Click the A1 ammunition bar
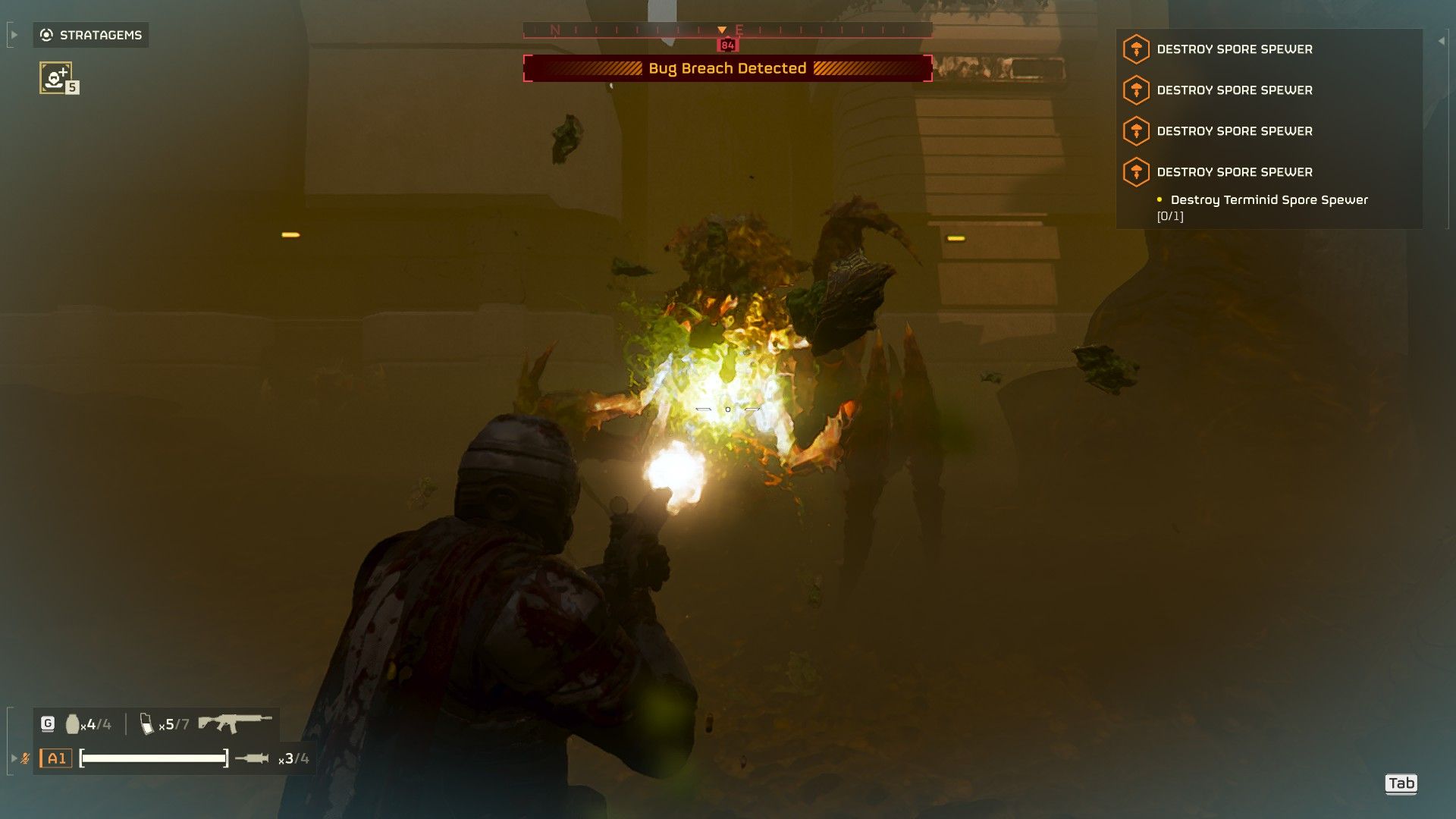Screen dimensions: 1456x819 pos(152,757)
